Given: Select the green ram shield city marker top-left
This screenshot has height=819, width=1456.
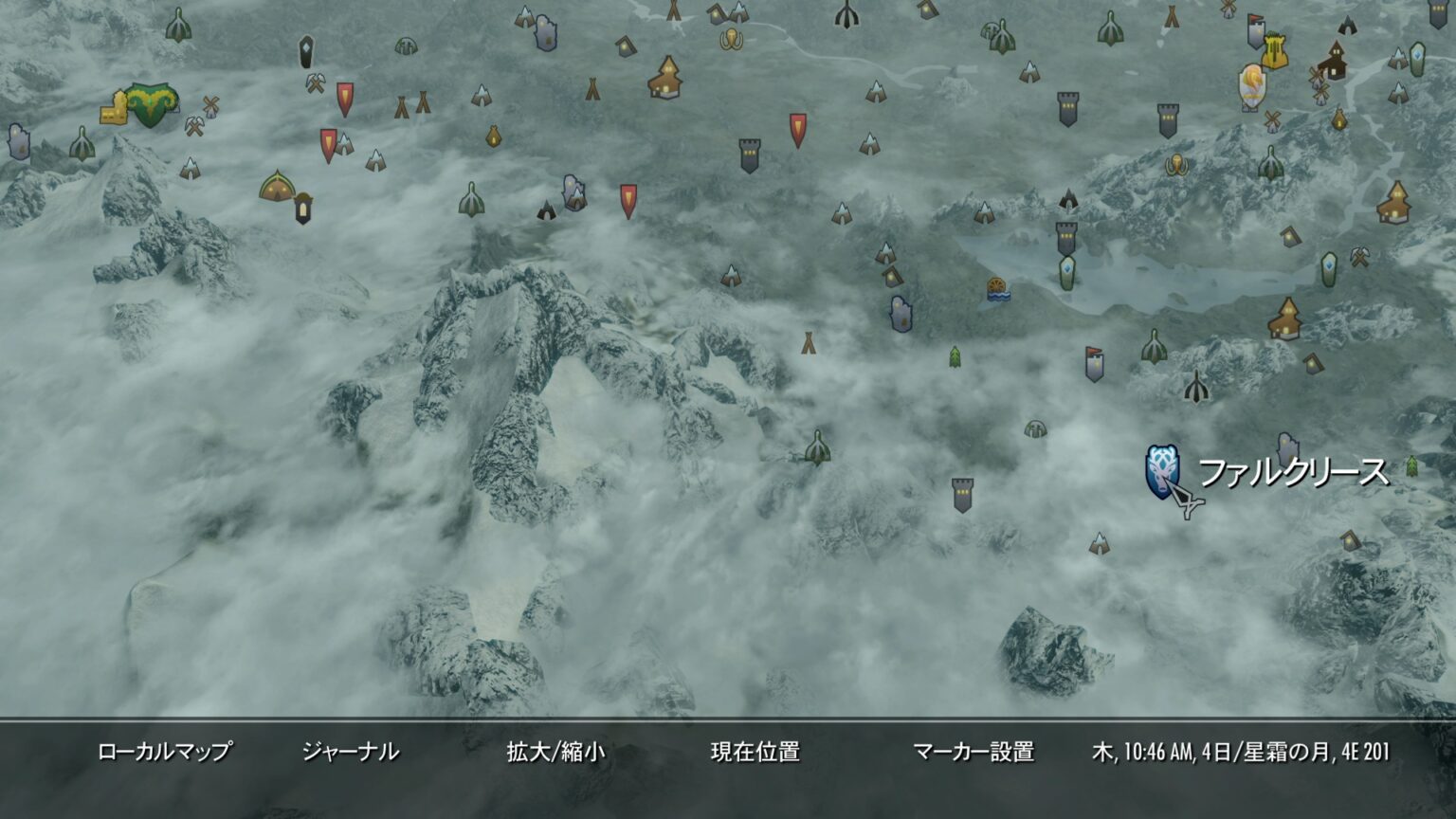Looking at the screenshot, I should click(151, 104).
